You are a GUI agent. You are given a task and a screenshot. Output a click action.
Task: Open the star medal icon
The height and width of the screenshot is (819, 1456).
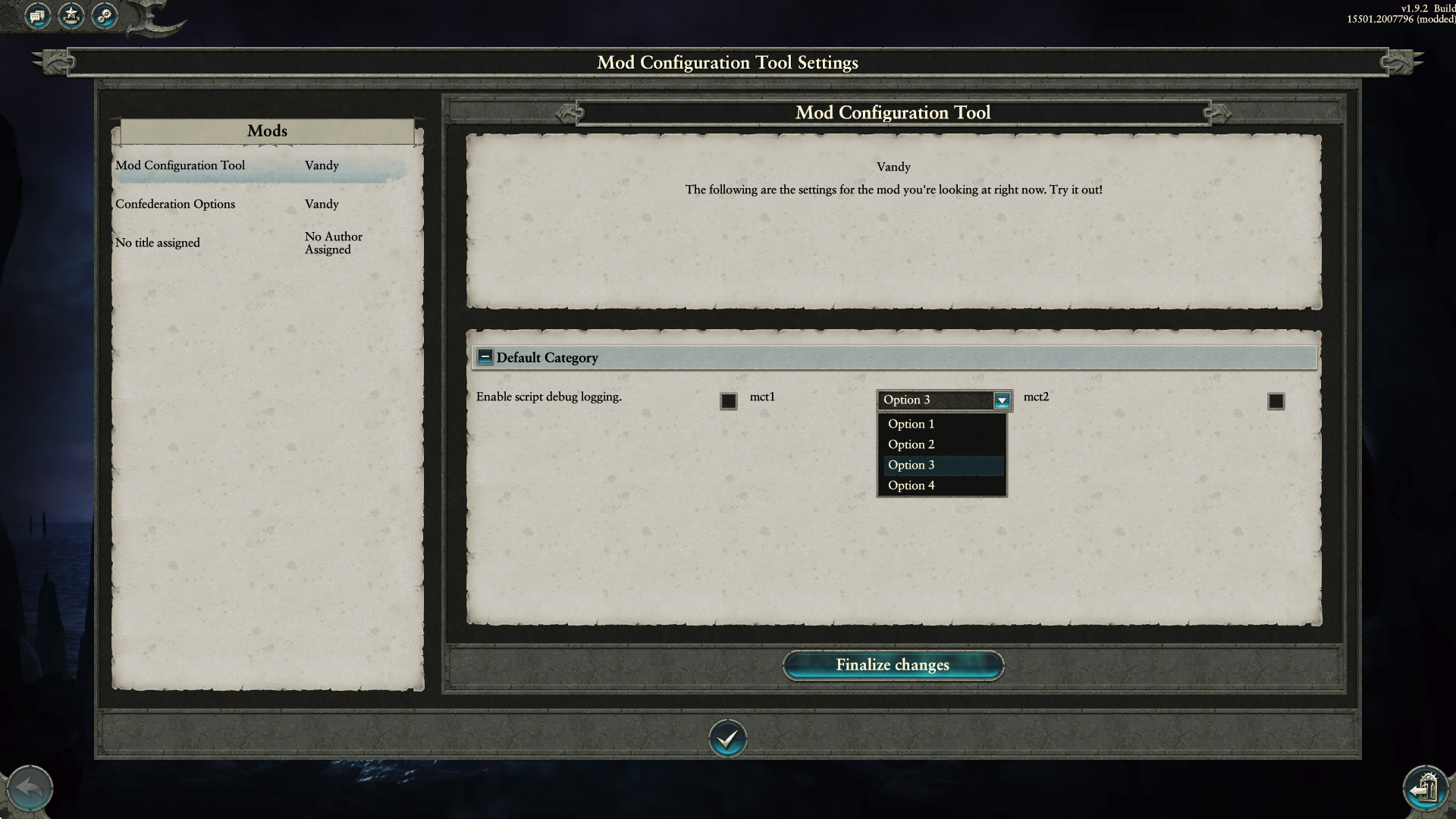(x=71, y=15)
